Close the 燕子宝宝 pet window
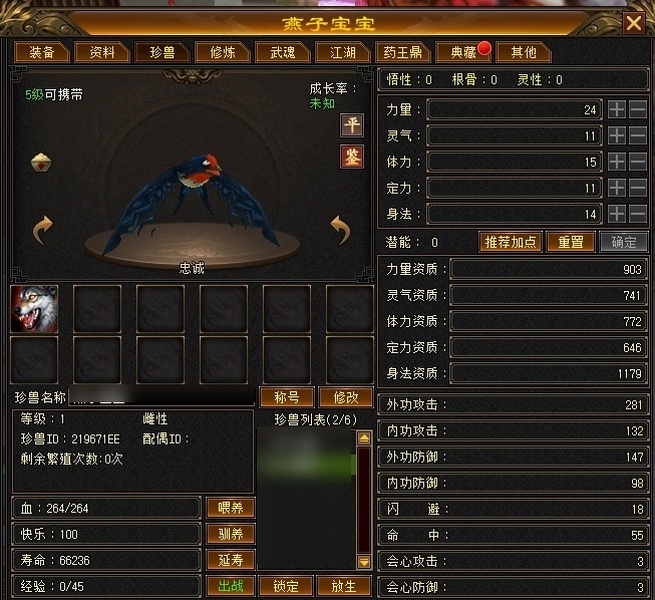 (x=633, y=22)
